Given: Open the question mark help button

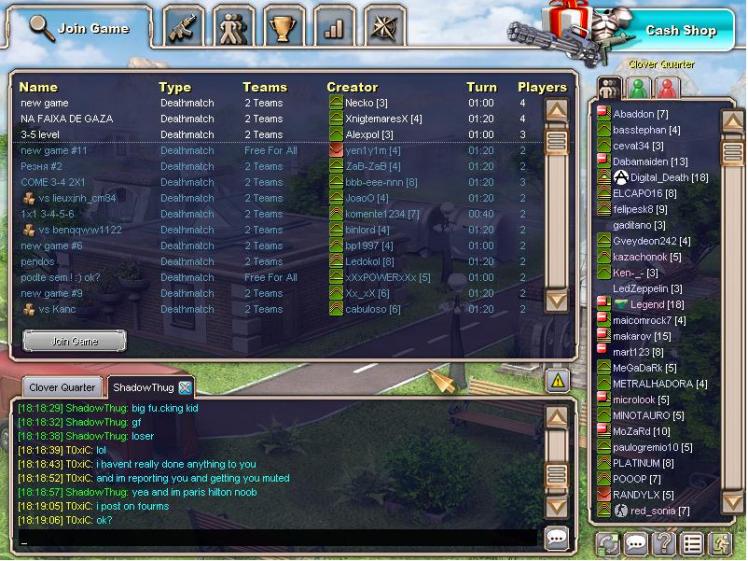Looking at the screenshot, I should pos(661,544).
